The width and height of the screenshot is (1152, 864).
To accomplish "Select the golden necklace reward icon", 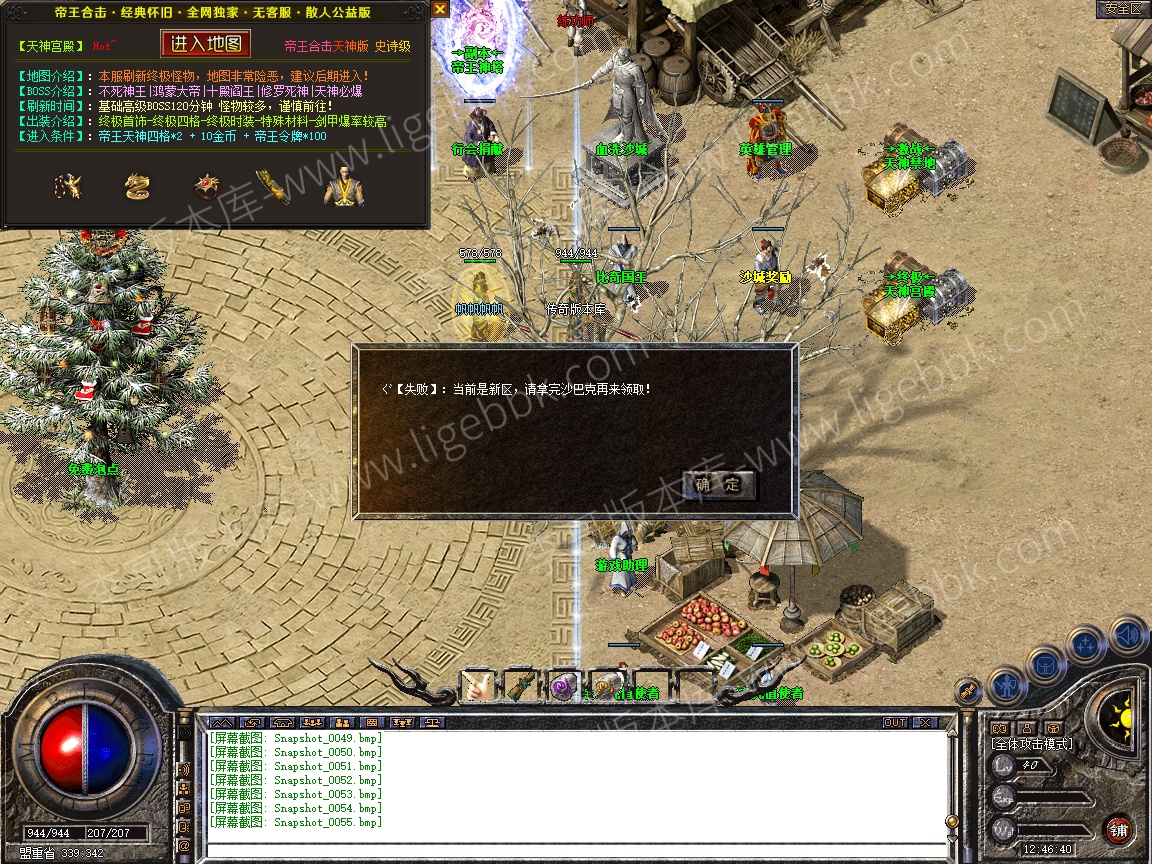I will click(68, 187).
